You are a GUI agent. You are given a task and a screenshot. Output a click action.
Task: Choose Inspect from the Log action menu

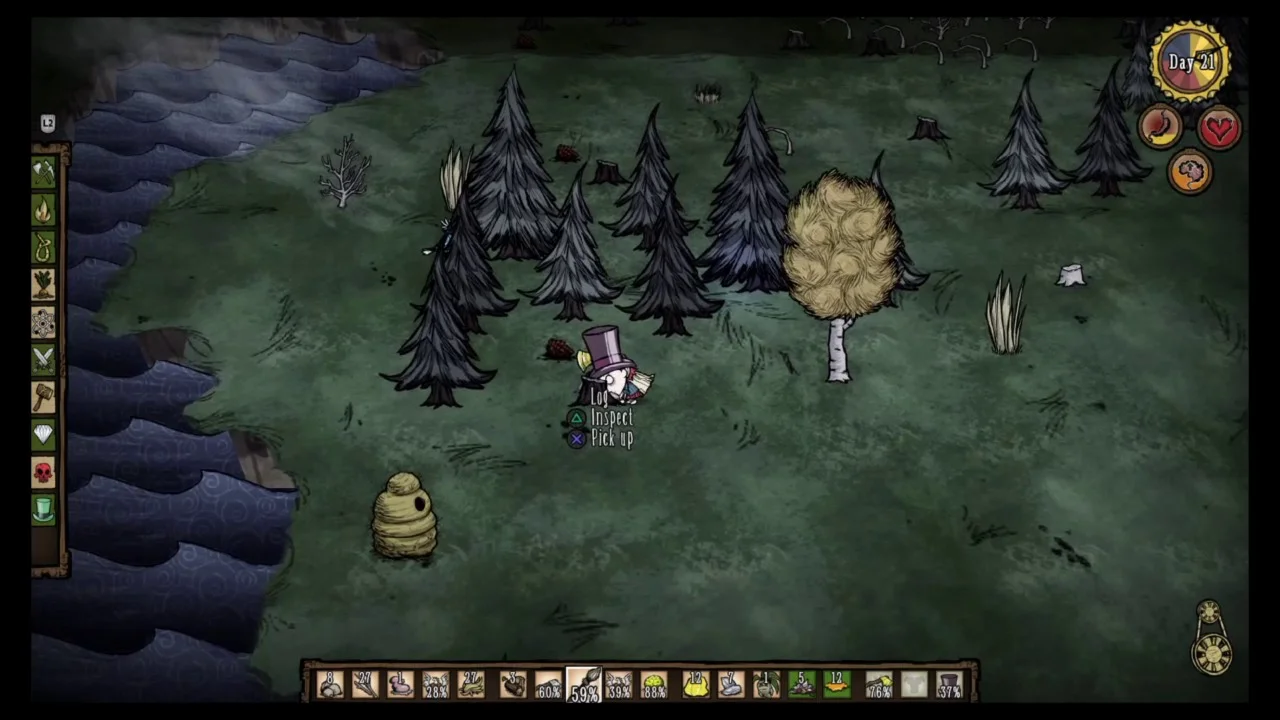[x=612, y=418]
